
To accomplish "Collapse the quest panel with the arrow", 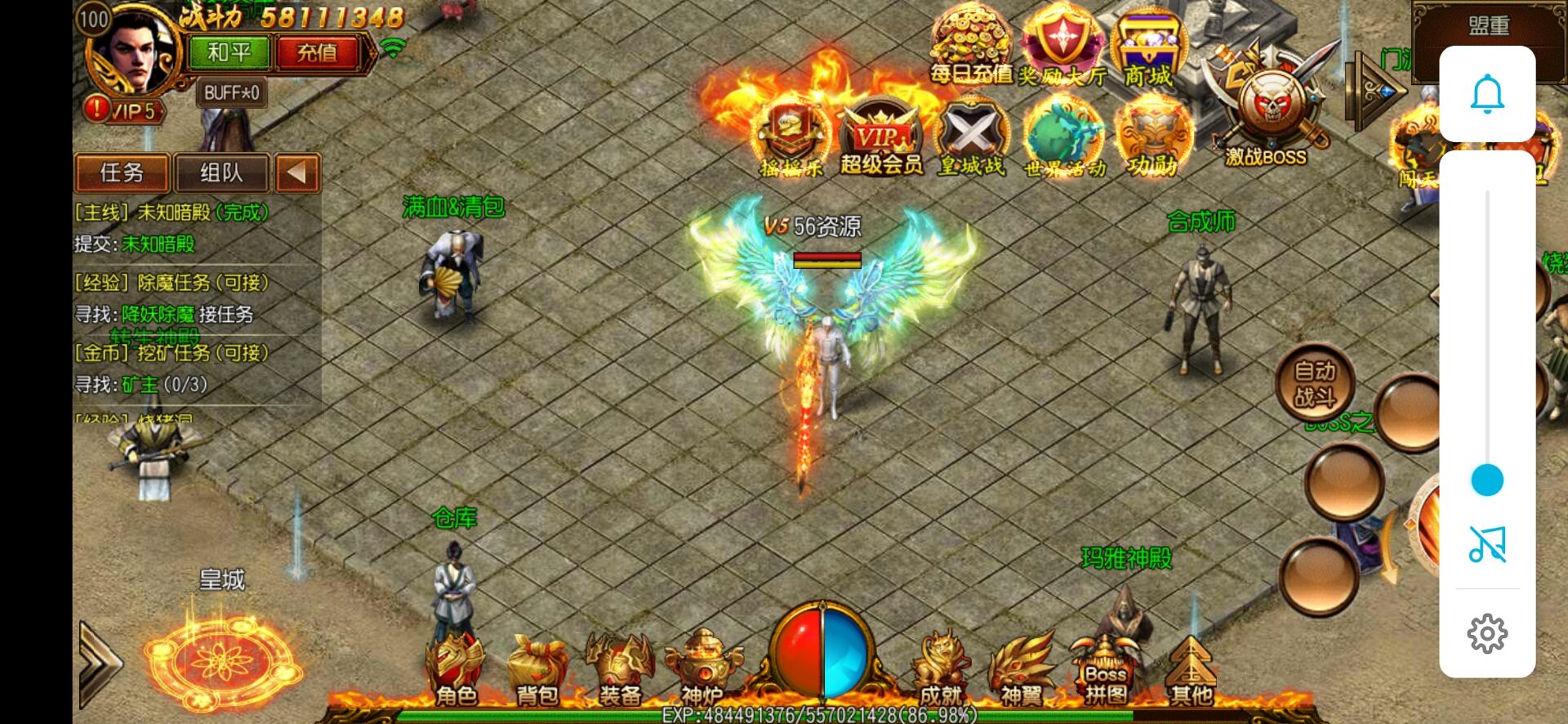I will click(x=296, y=173).
